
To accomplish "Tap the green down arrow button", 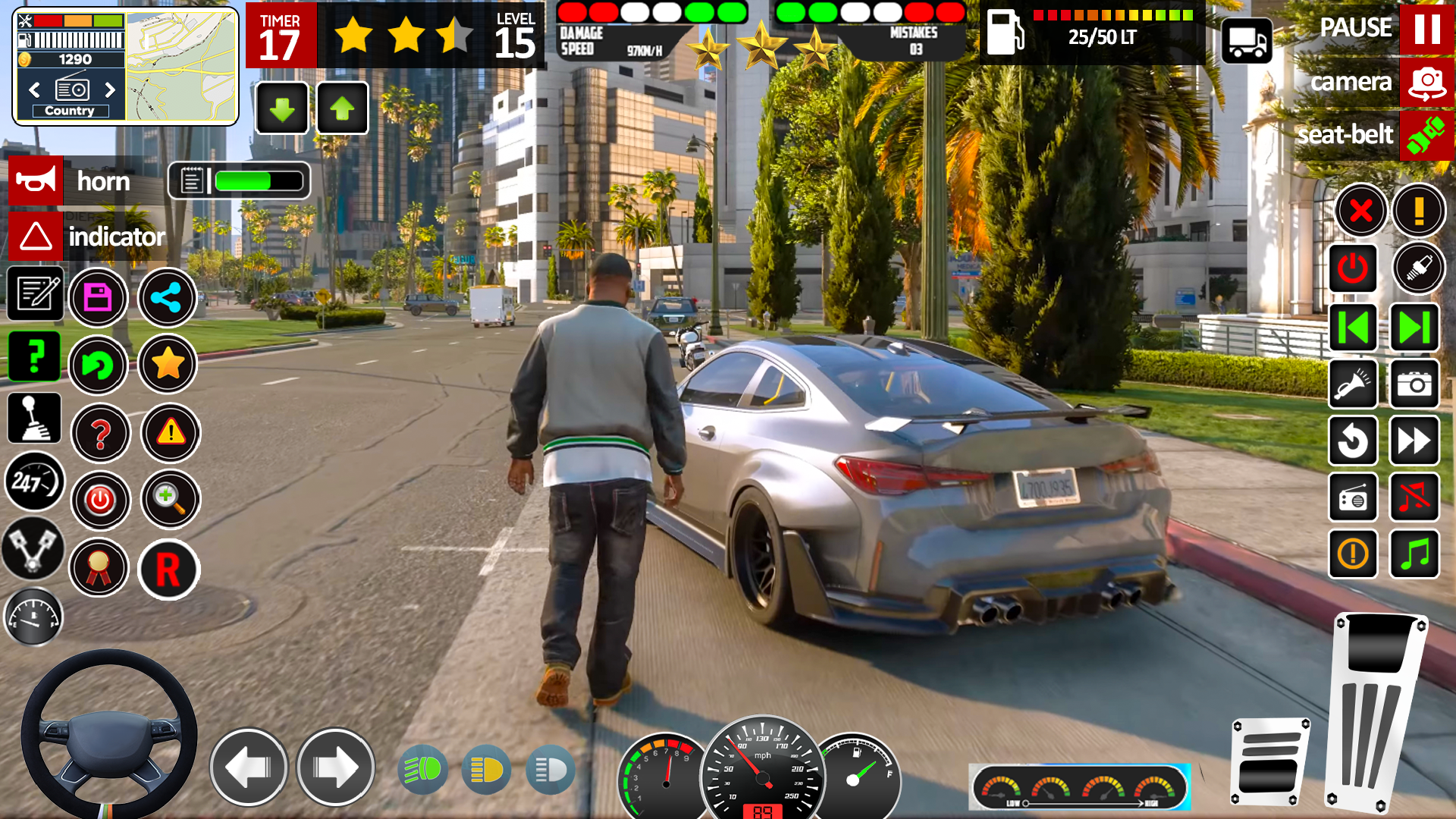I will (x=282, y=108).
